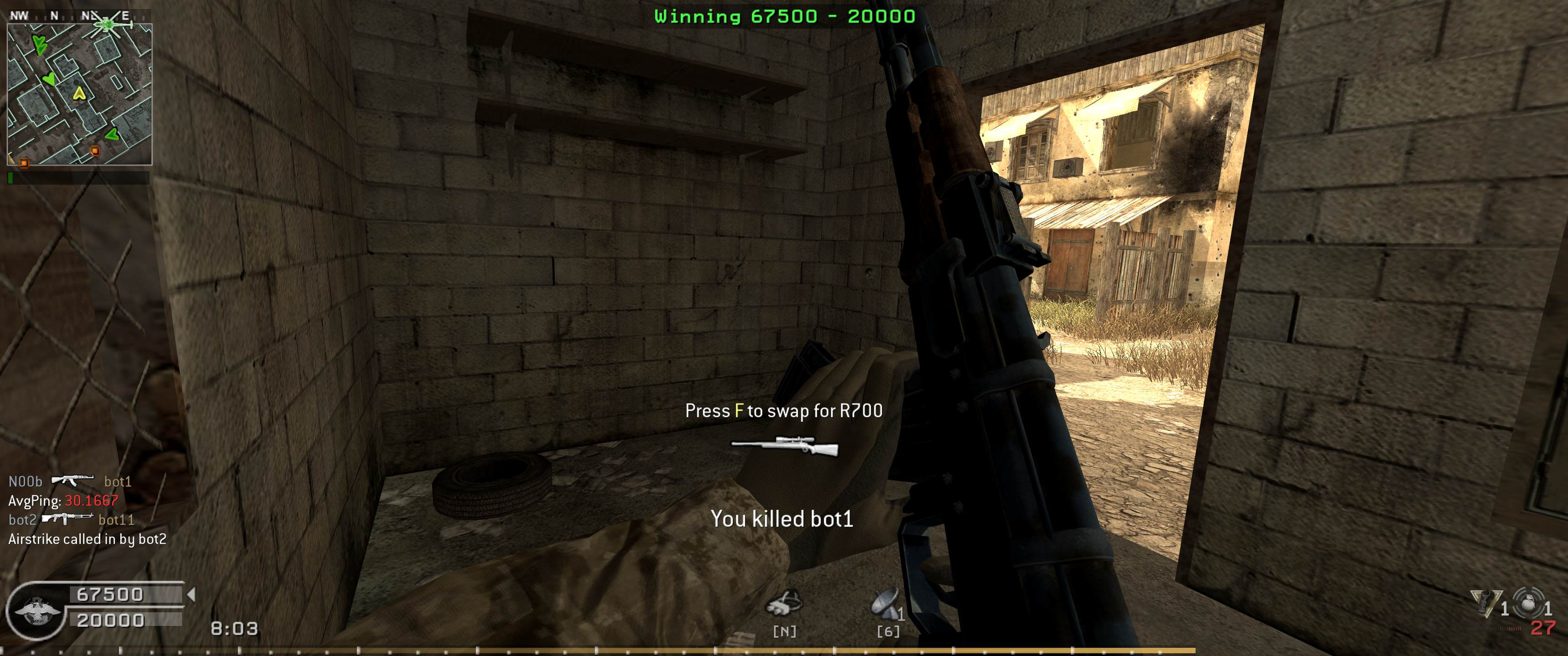1568x656 pixels.
Task: Select the N00b killed bot1 killfeed entry
Action: point(70,482)
